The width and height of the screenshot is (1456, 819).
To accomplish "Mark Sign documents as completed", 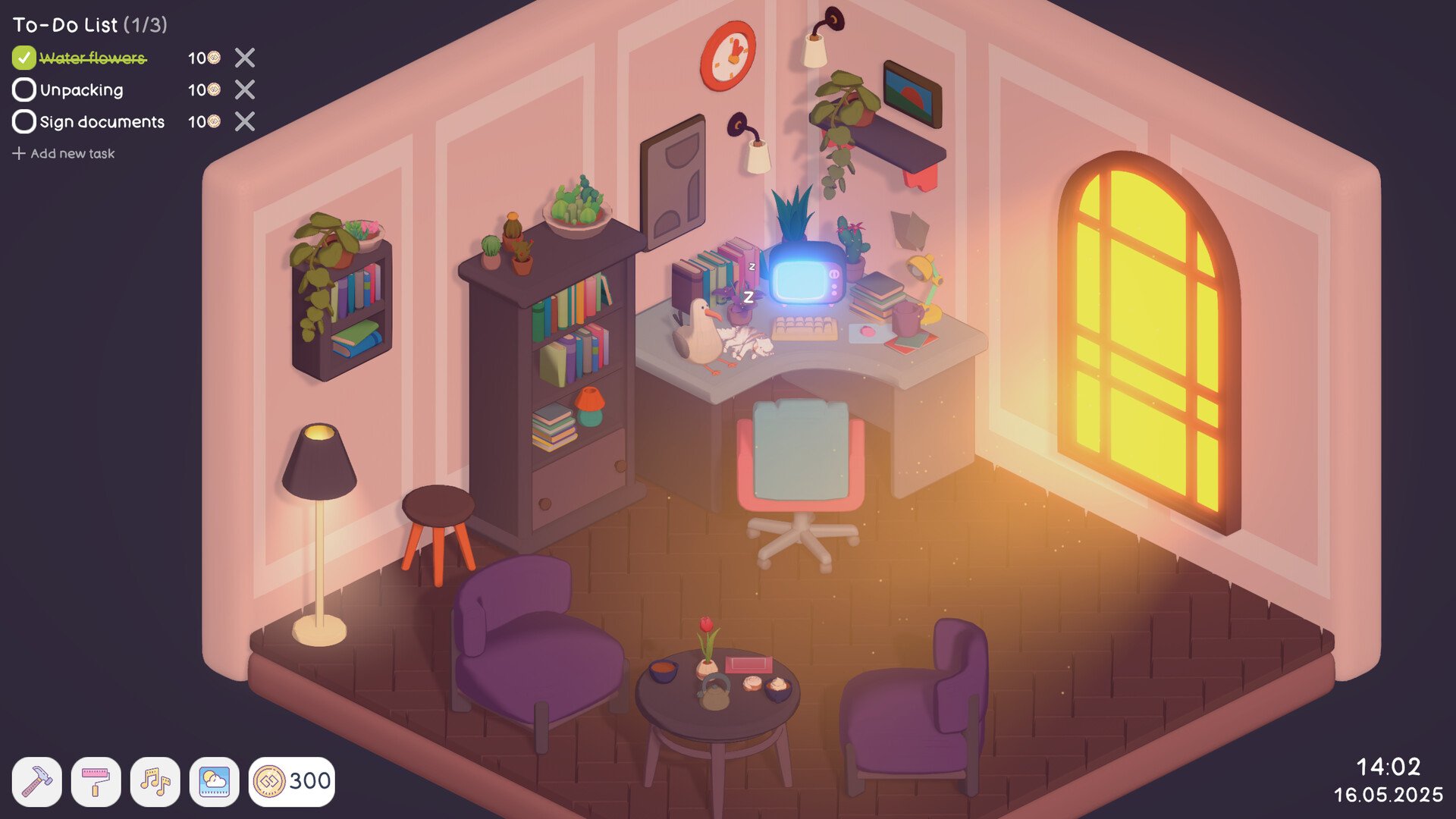I will pos(24,122).
